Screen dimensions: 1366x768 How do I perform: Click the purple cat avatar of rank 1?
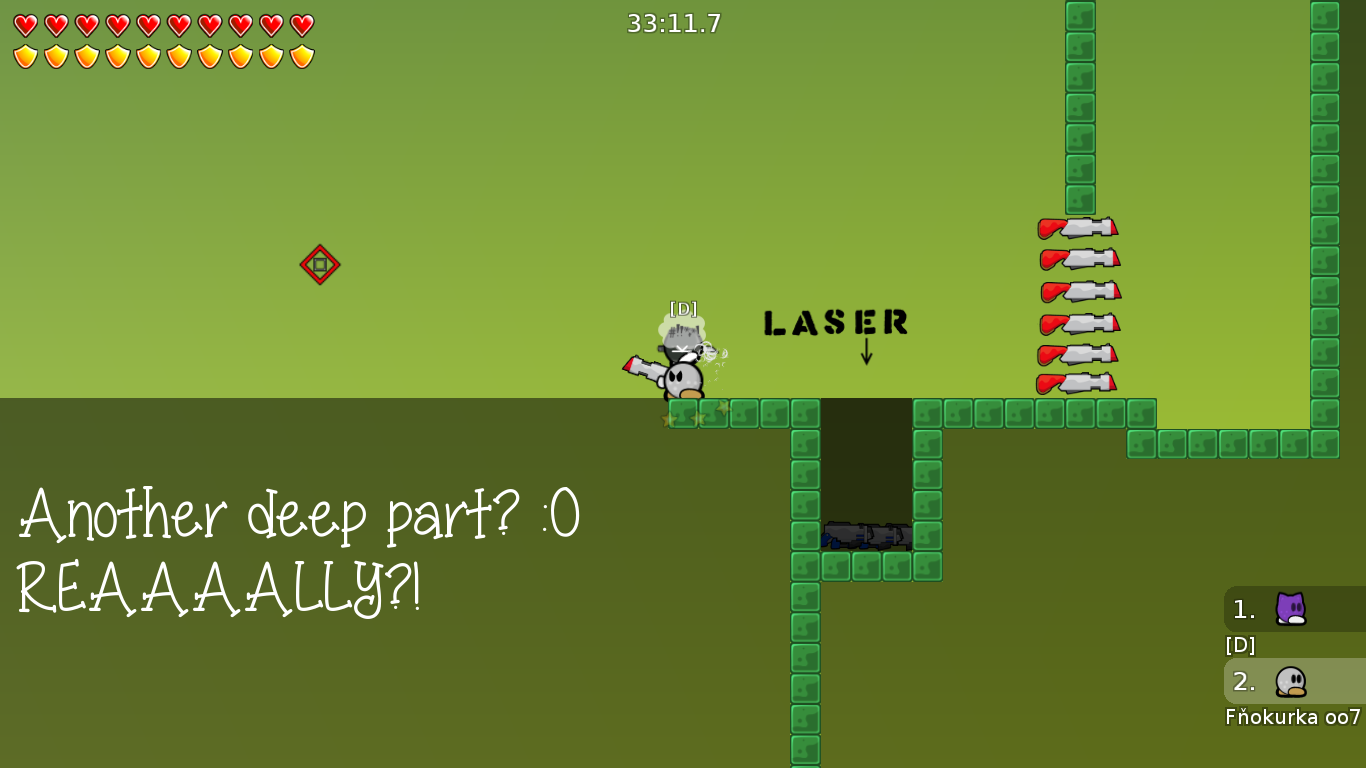tap(1289, 608)
